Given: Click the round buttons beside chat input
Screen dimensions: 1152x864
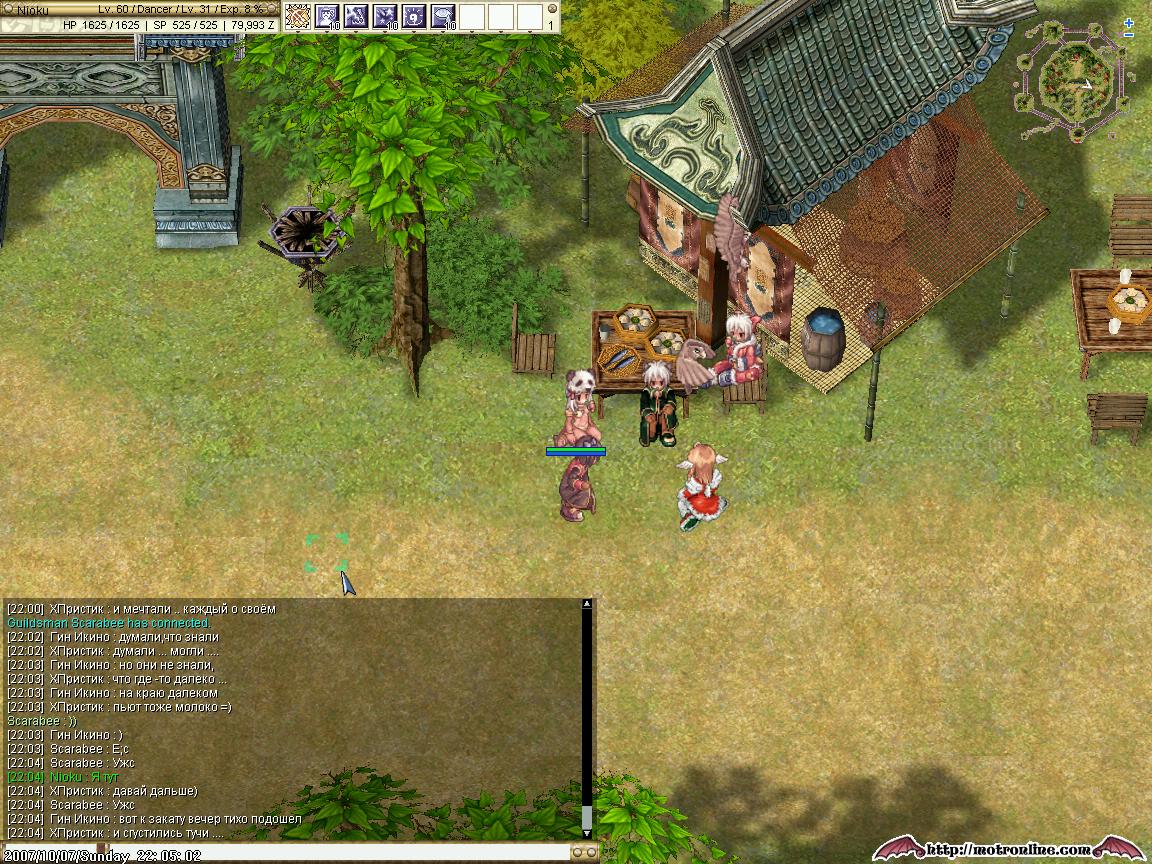Looking at the screenshot, I should pyautogui.click(x=584, y=852).
